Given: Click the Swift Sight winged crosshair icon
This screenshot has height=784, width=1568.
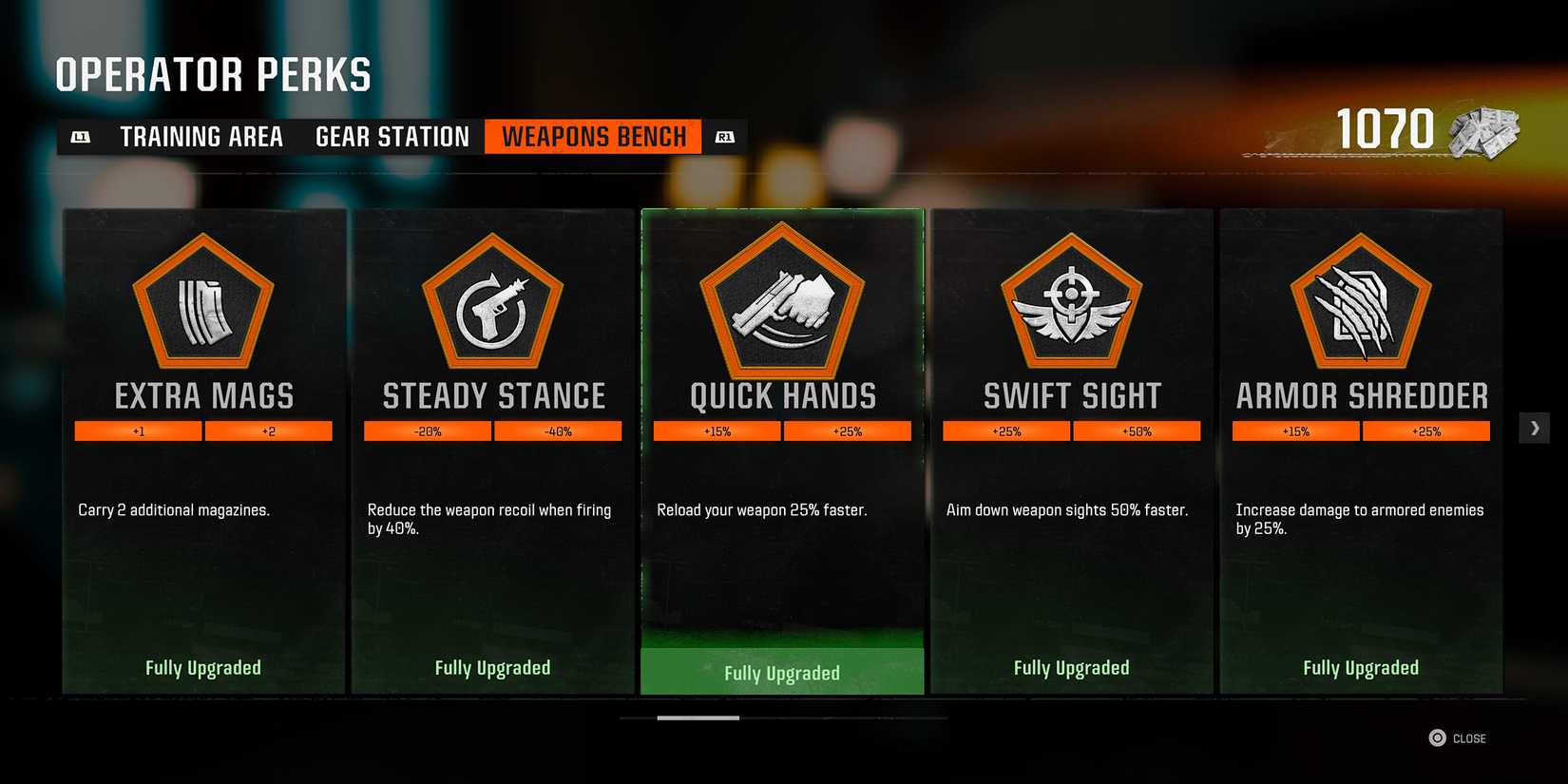Looking at the screenshot, I should coord(1071,306).
